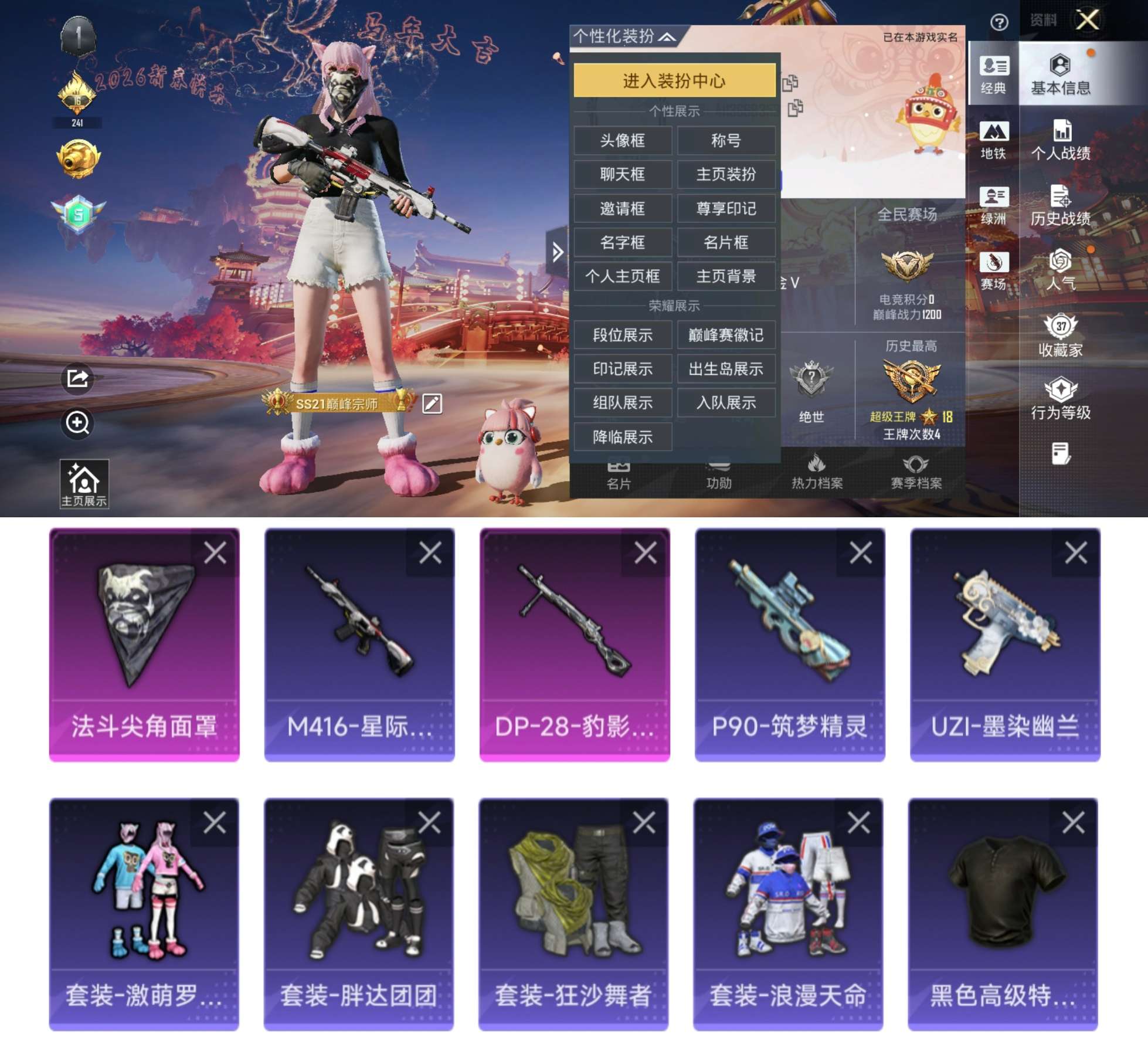The height and width of the screenshot is (1044, 1148).
Task: Click the help question mark icon
Action: click(x=1001, y=21)
